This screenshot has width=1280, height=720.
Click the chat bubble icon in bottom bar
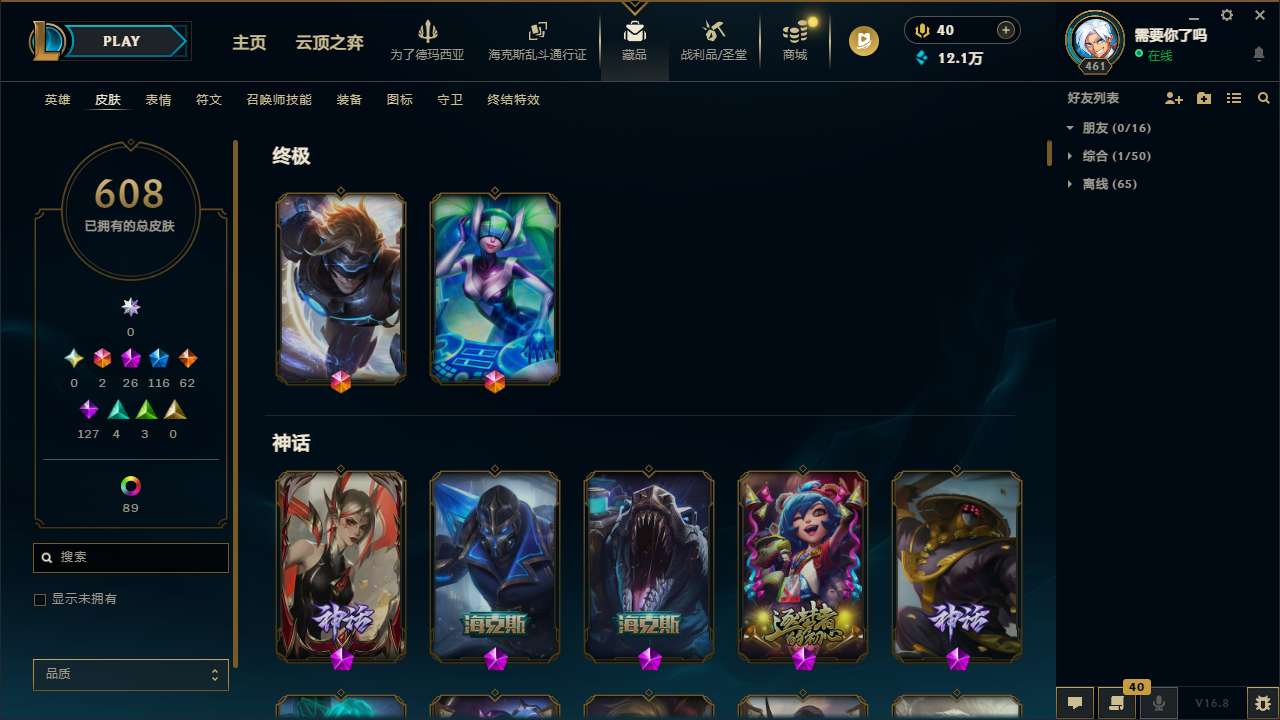click(1073, 703)
